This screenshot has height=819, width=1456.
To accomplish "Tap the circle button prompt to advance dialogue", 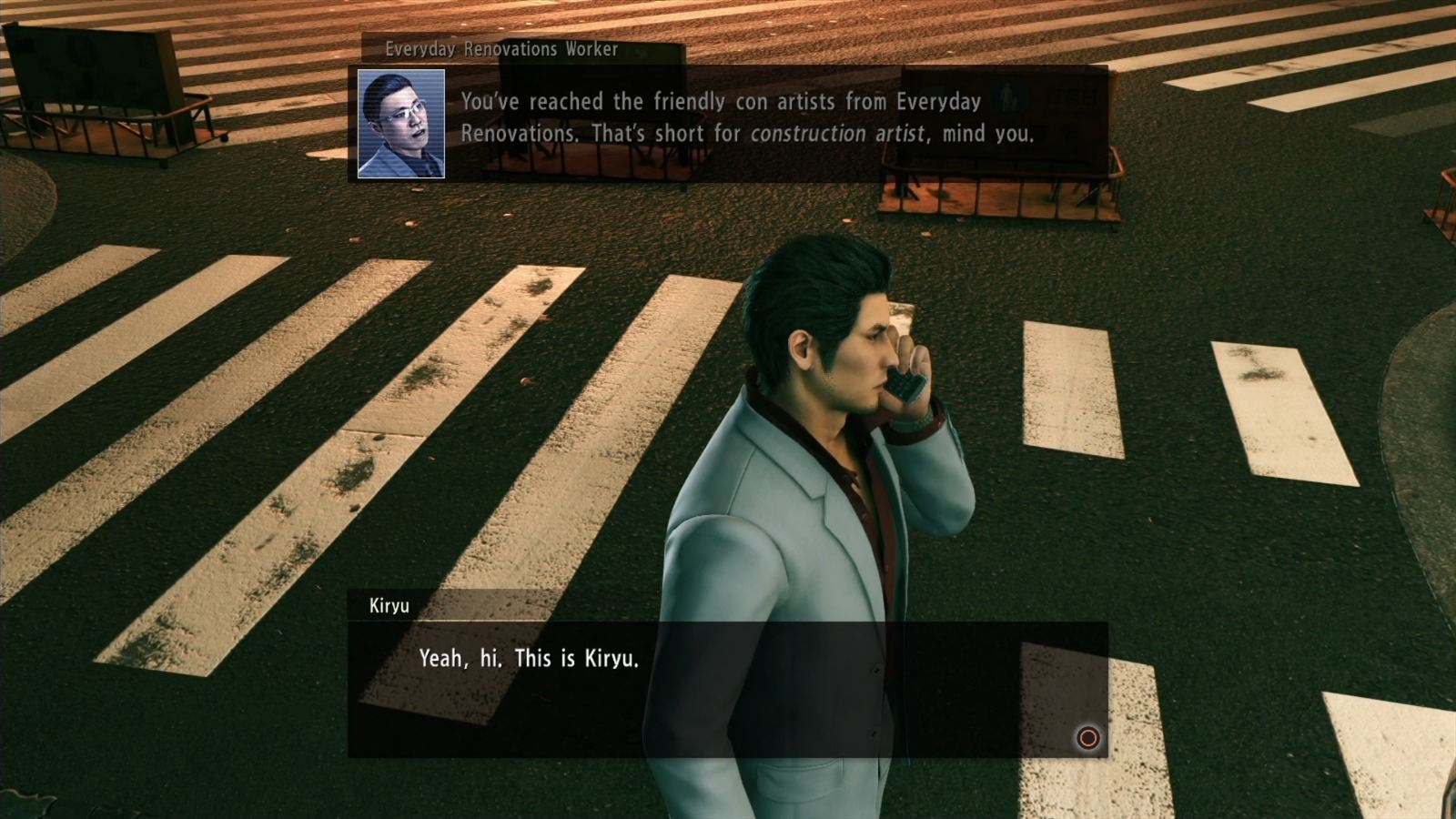I will 1086,739.
